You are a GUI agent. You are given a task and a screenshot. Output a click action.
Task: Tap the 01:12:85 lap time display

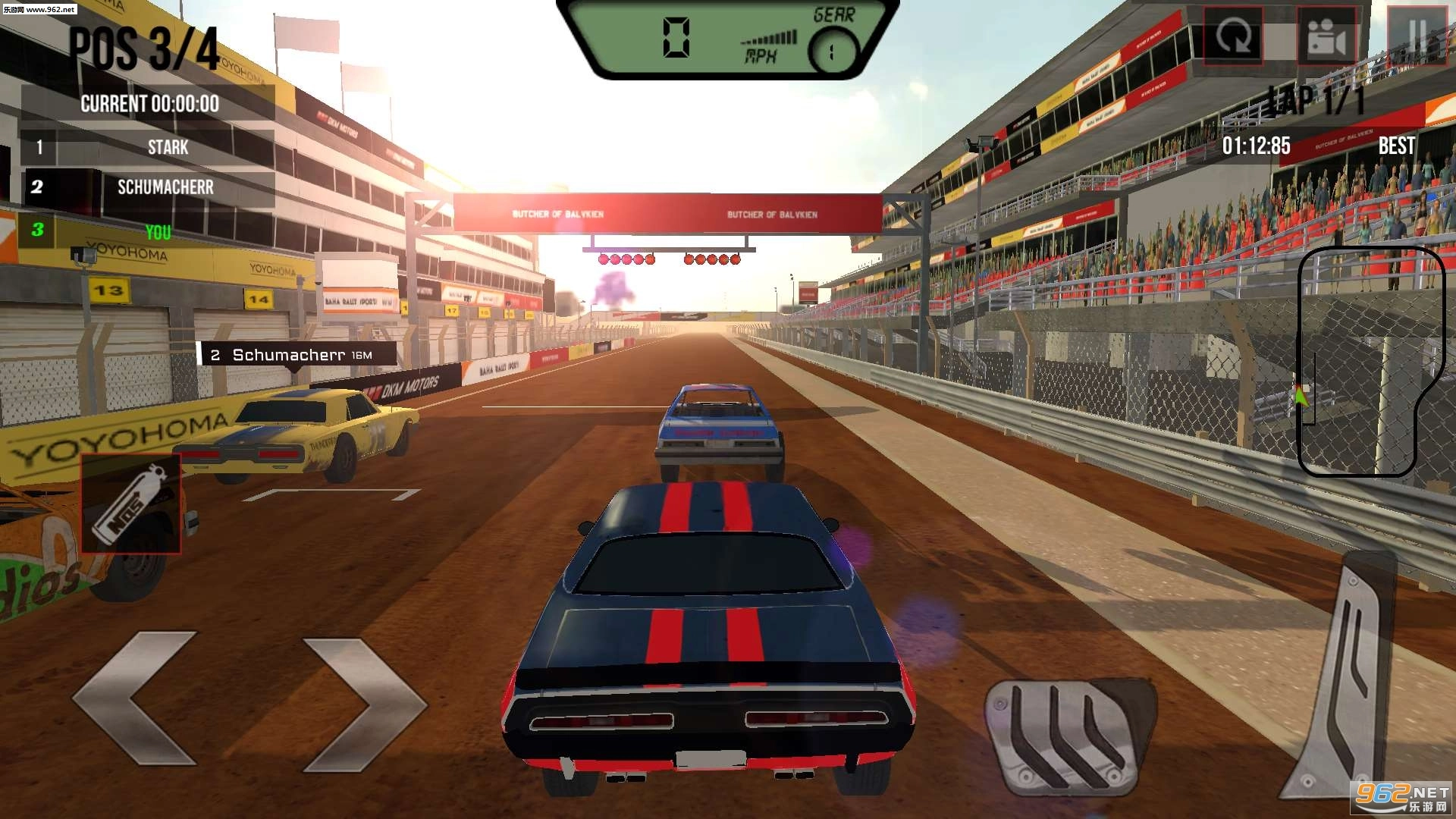click(x=1257, y=146)
